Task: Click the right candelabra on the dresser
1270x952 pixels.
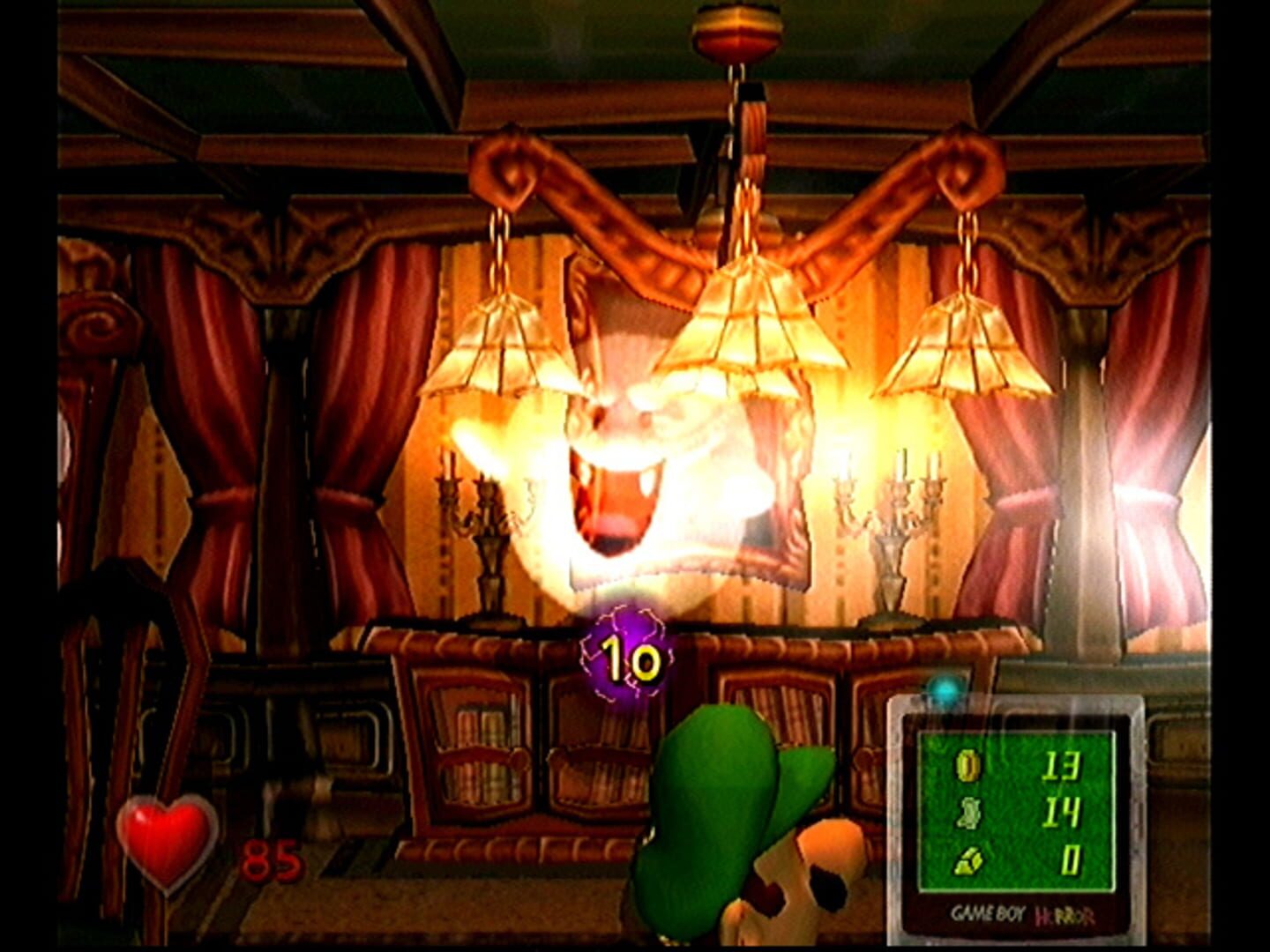Action: pyautogui.click(x=891, y=520)
